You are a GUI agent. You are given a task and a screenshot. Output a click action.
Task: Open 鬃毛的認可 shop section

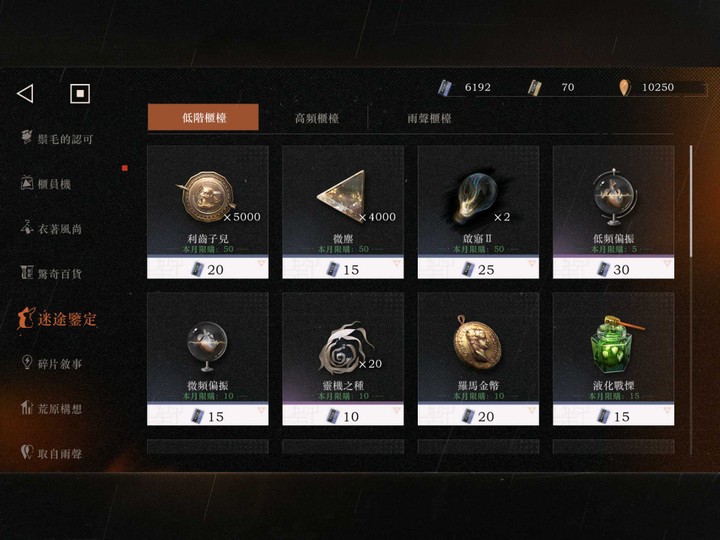tap(60, 139)
